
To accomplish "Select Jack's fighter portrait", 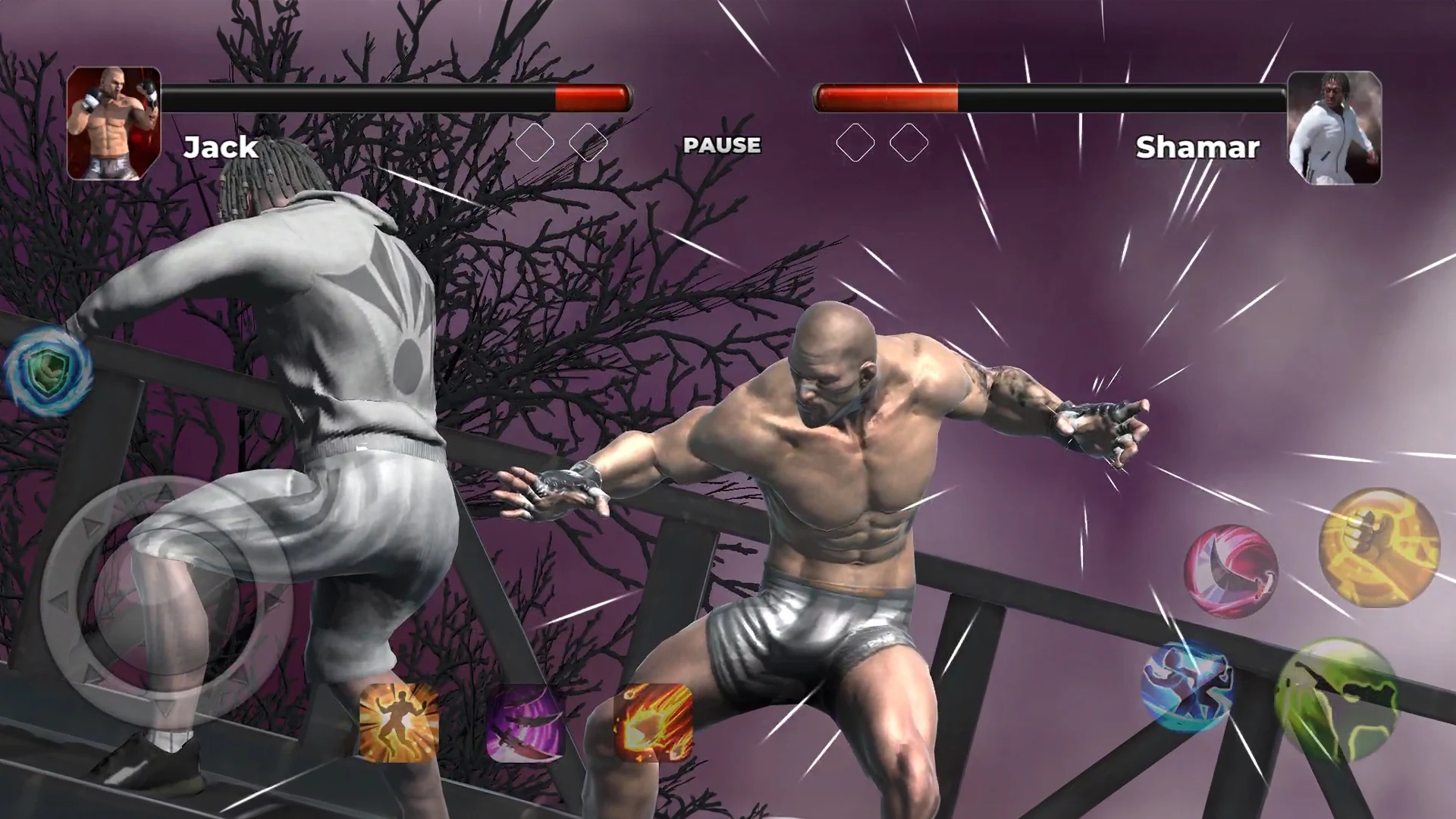I will (x=114, y=124).
